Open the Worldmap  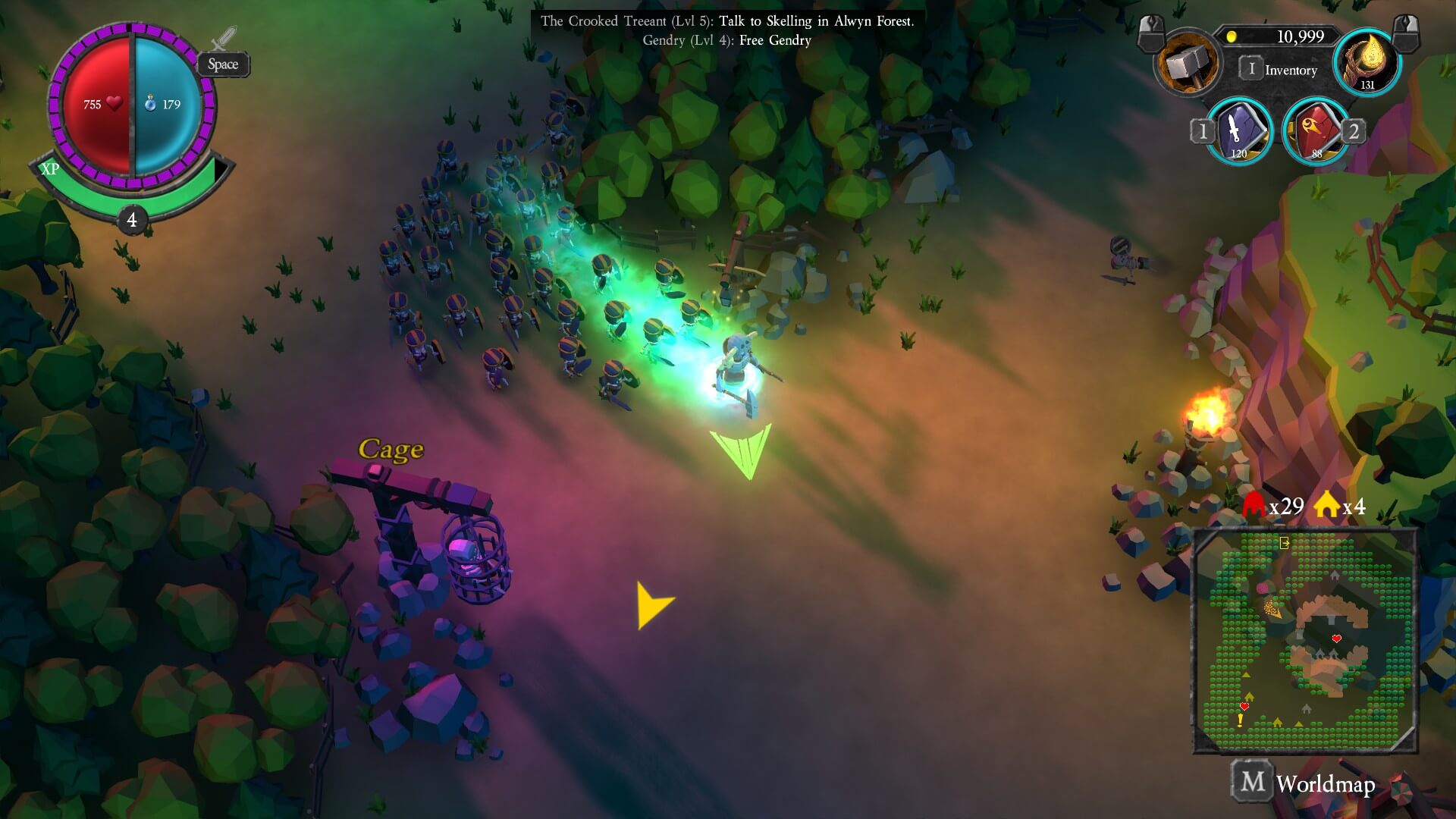point(1304,783)
